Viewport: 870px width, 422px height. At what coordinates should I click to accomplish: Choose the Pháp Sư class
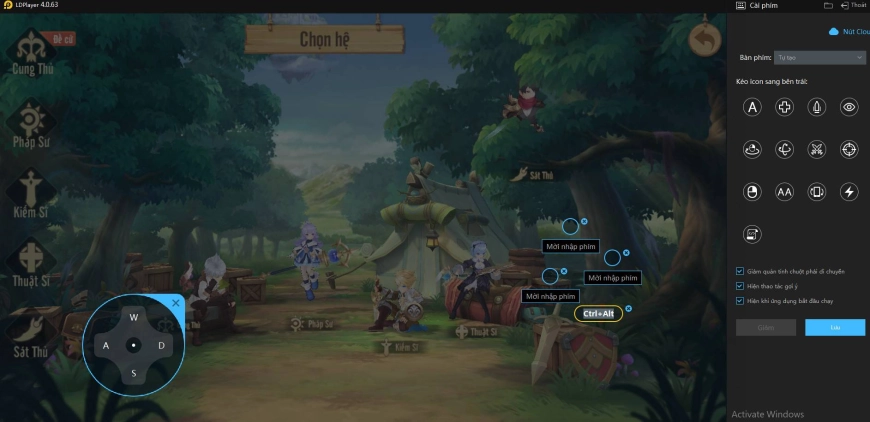coord(31,123)
